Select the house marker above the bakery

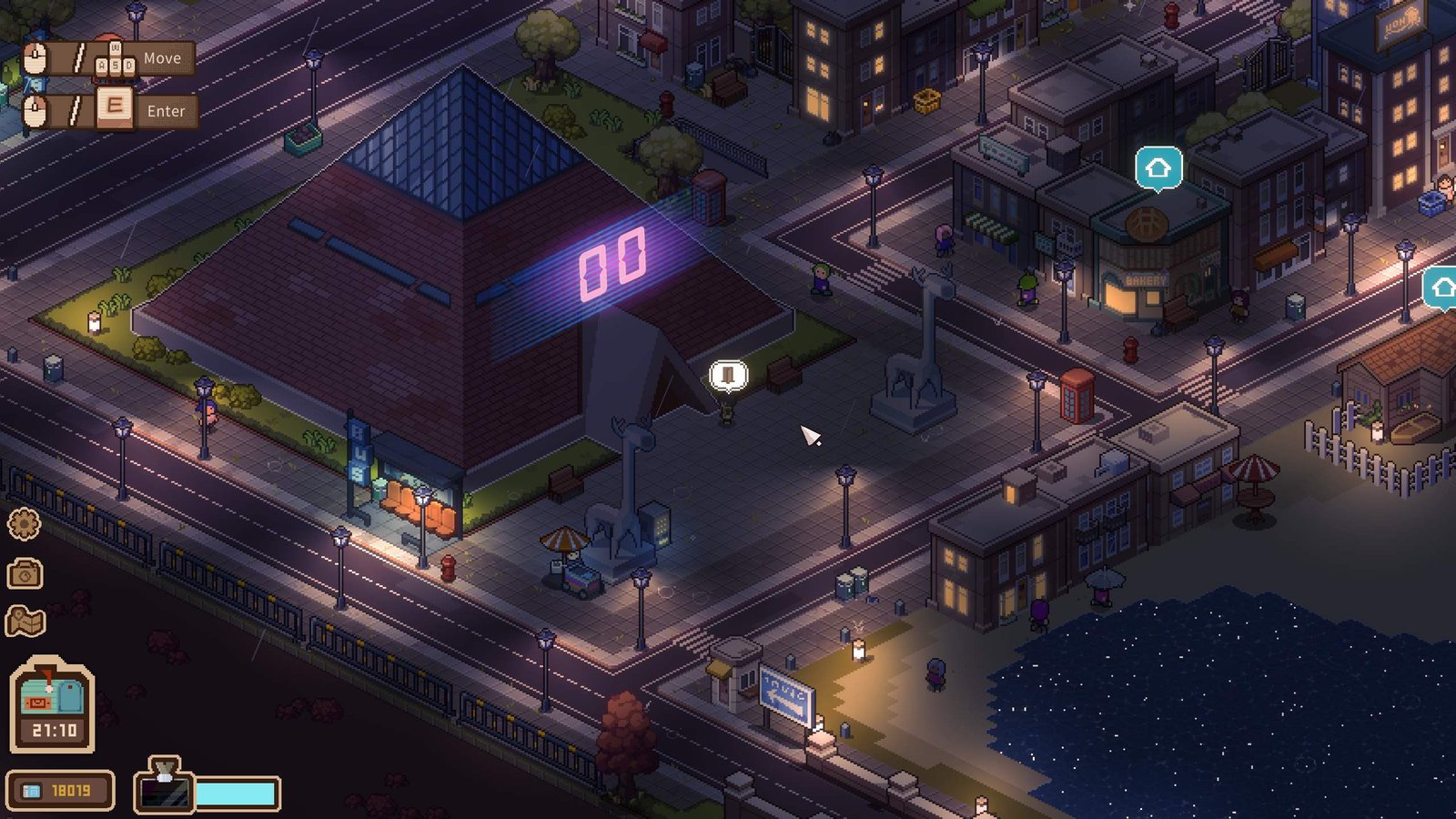click(1158, 168)
